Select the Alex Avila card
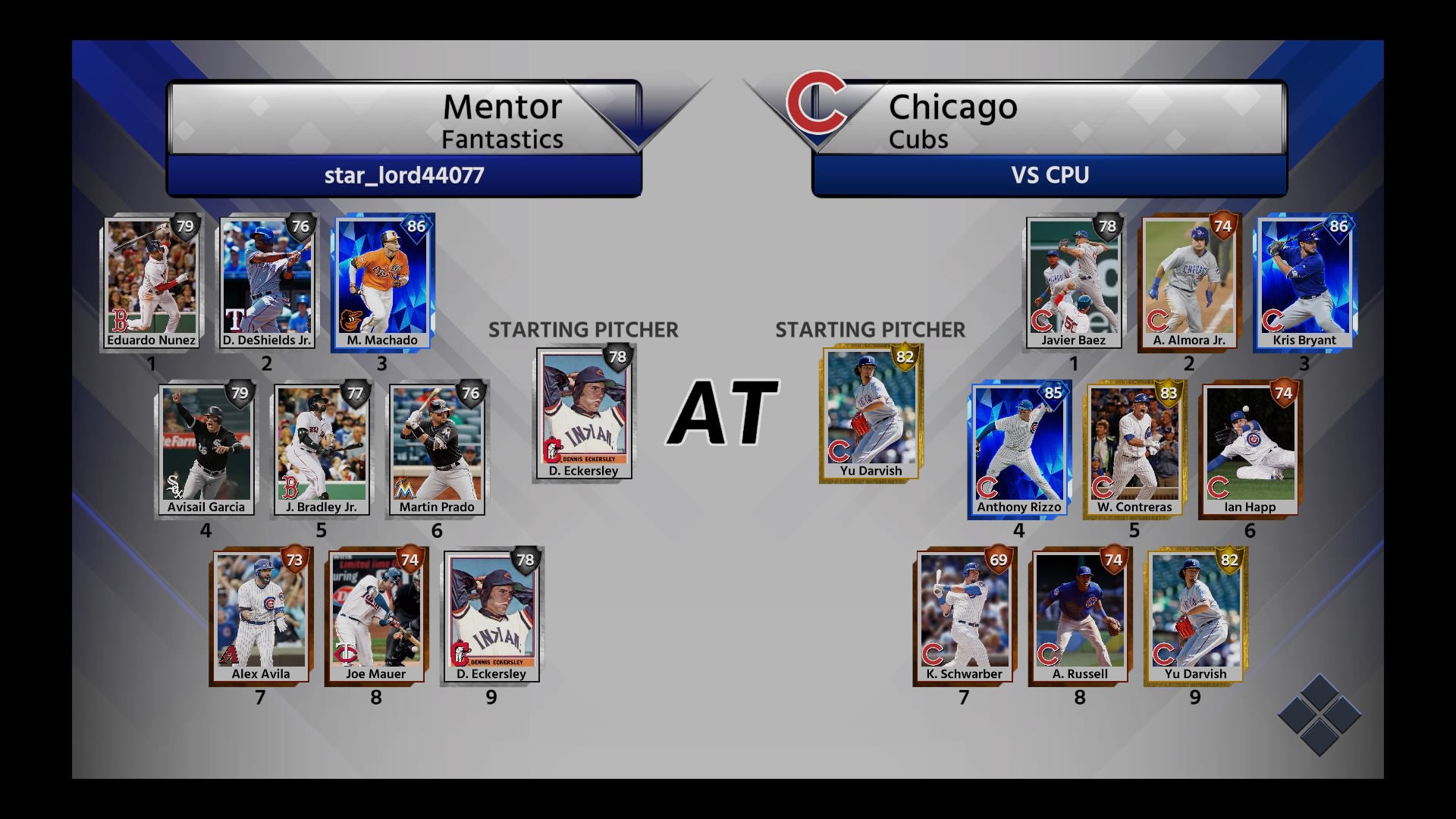Viewport: 1456px width, 819px height. [260, 617]
